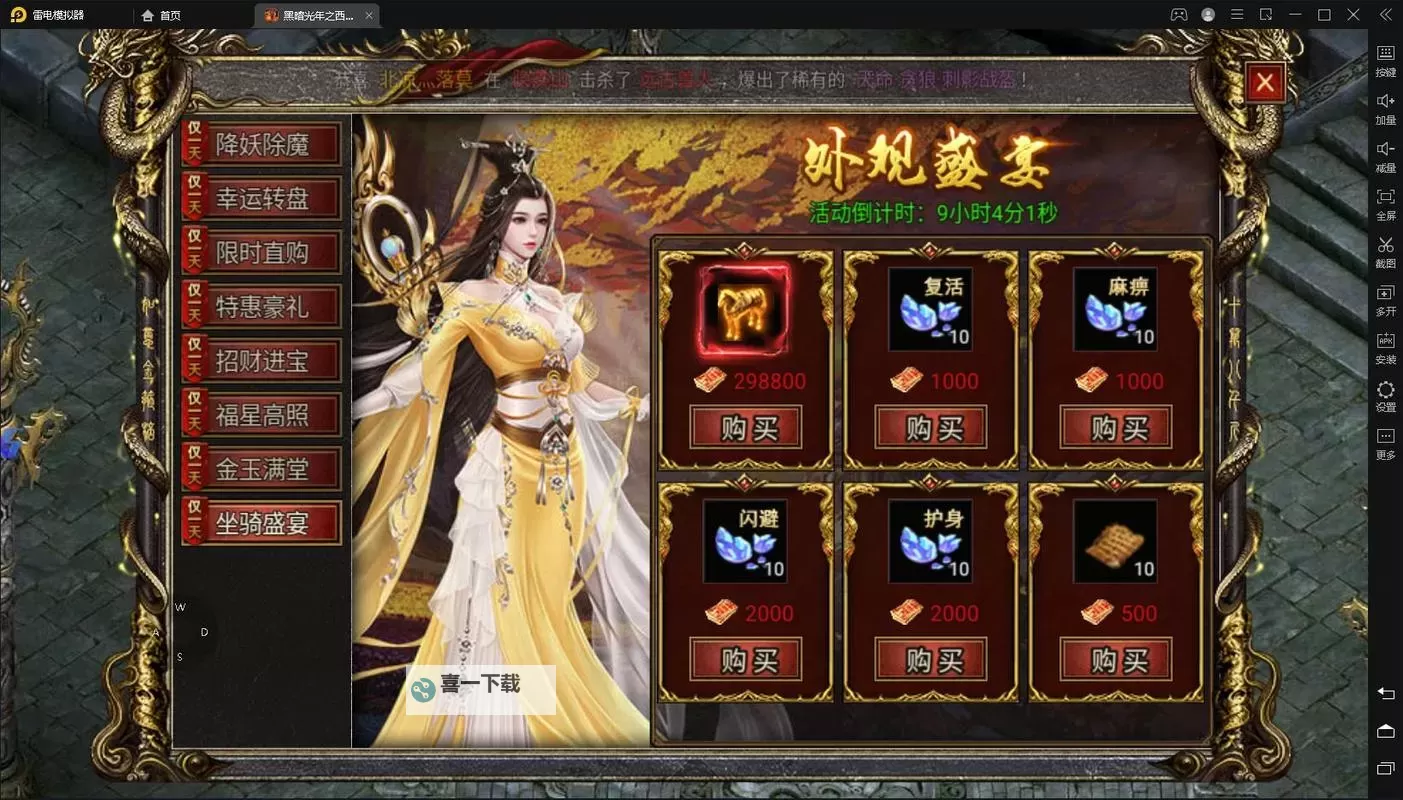The height and width of the screenshot is (800, 1403).
Task: Close the 外观盛宴 event window
Action: (x=1265, y=83)
